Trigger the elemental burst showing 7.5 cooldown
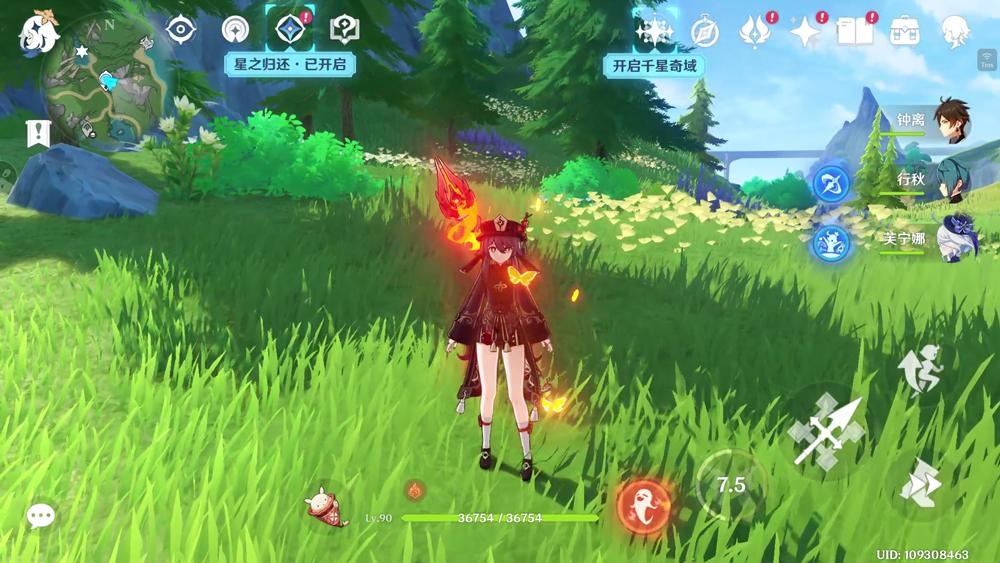This screenshot has width=1000, height=563. [x=731, y=486]
